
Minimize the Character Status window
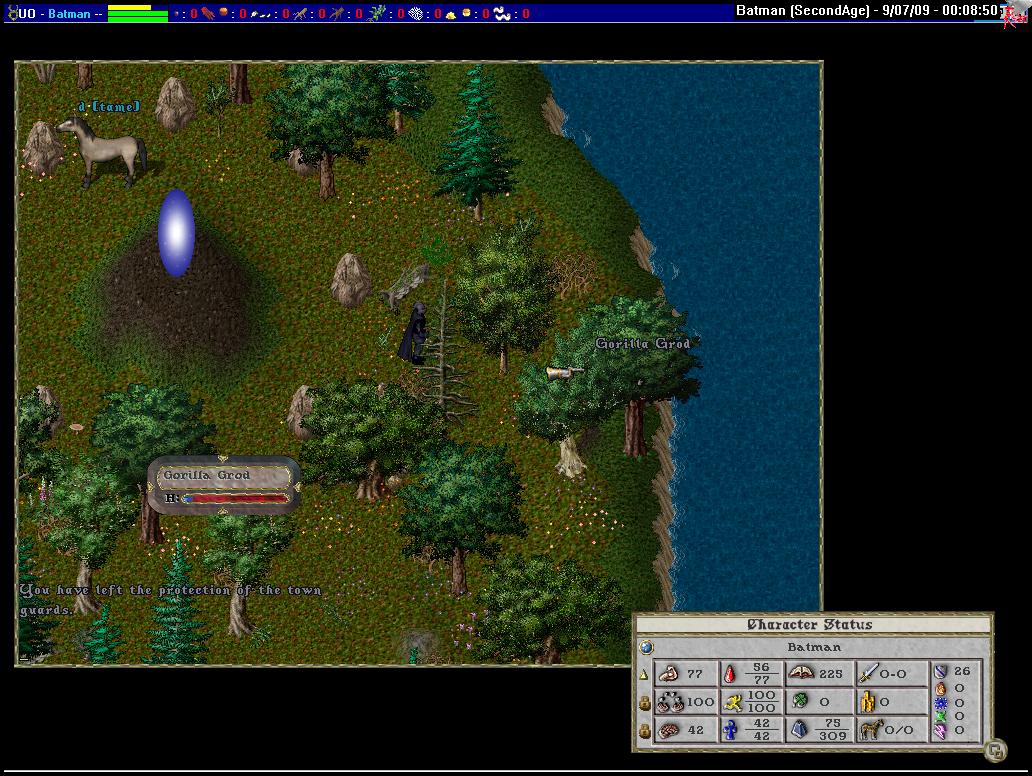point(994,750)
